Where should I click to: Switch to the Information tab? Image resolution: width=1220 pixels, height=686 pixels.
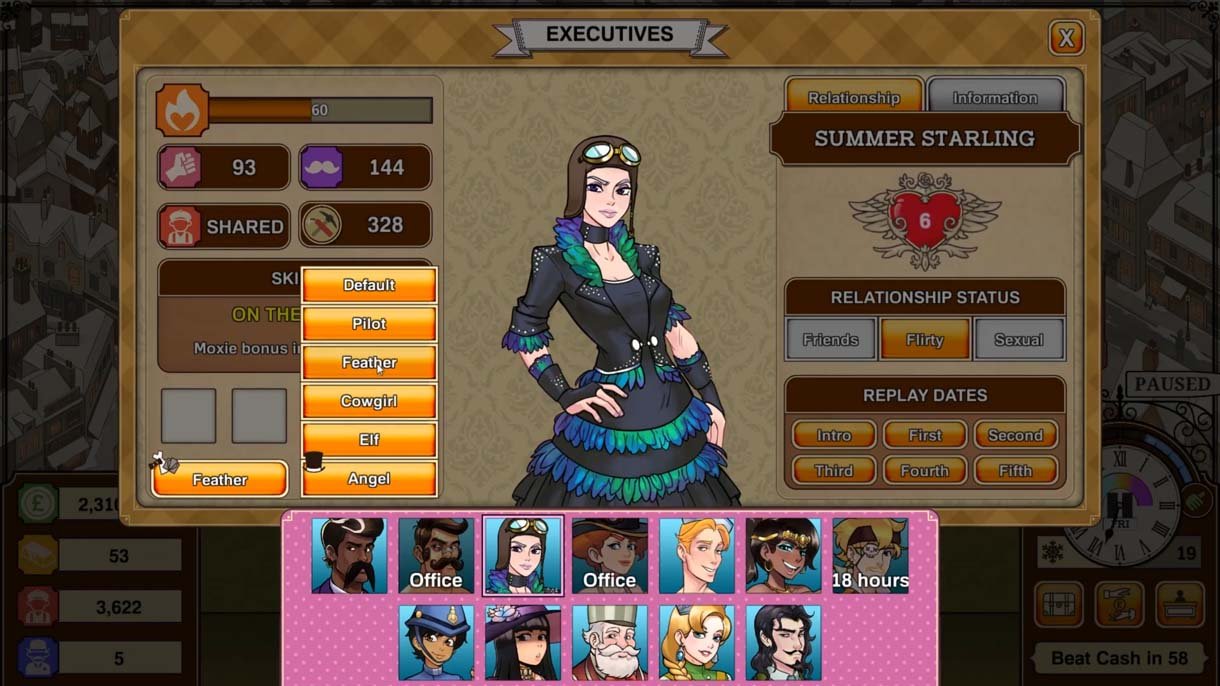pos(994,97)
